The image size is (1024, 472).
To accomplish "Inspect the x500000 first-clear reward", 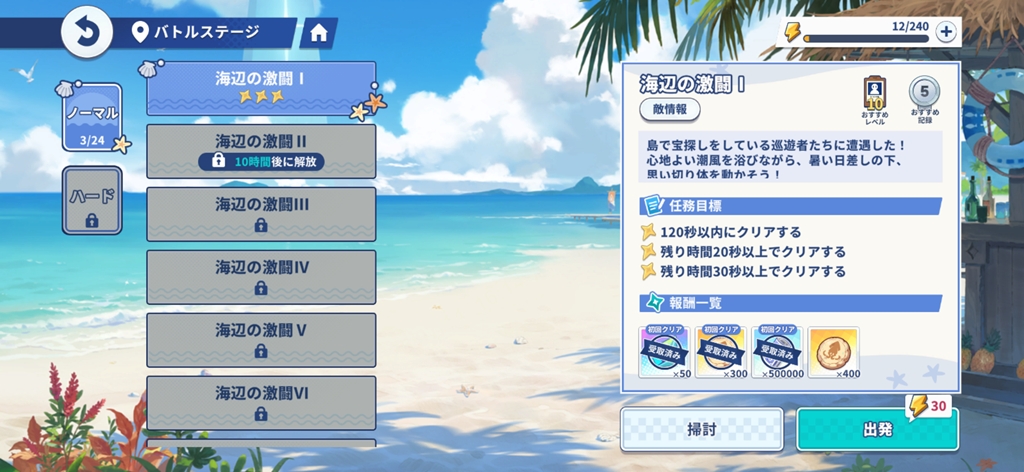I will pos(777,351).
